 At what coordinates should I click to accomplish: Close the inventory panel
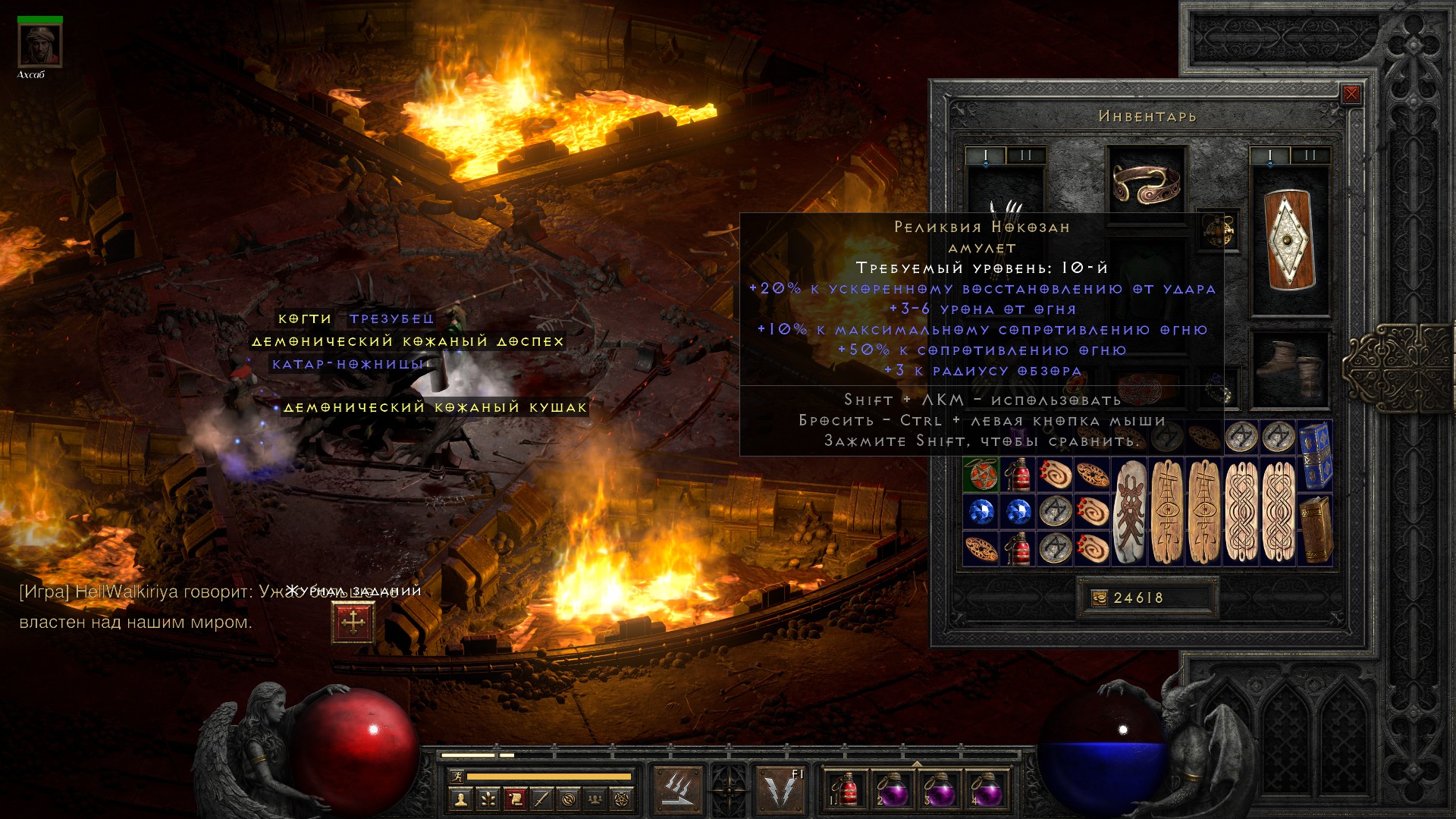(1351, 94)
